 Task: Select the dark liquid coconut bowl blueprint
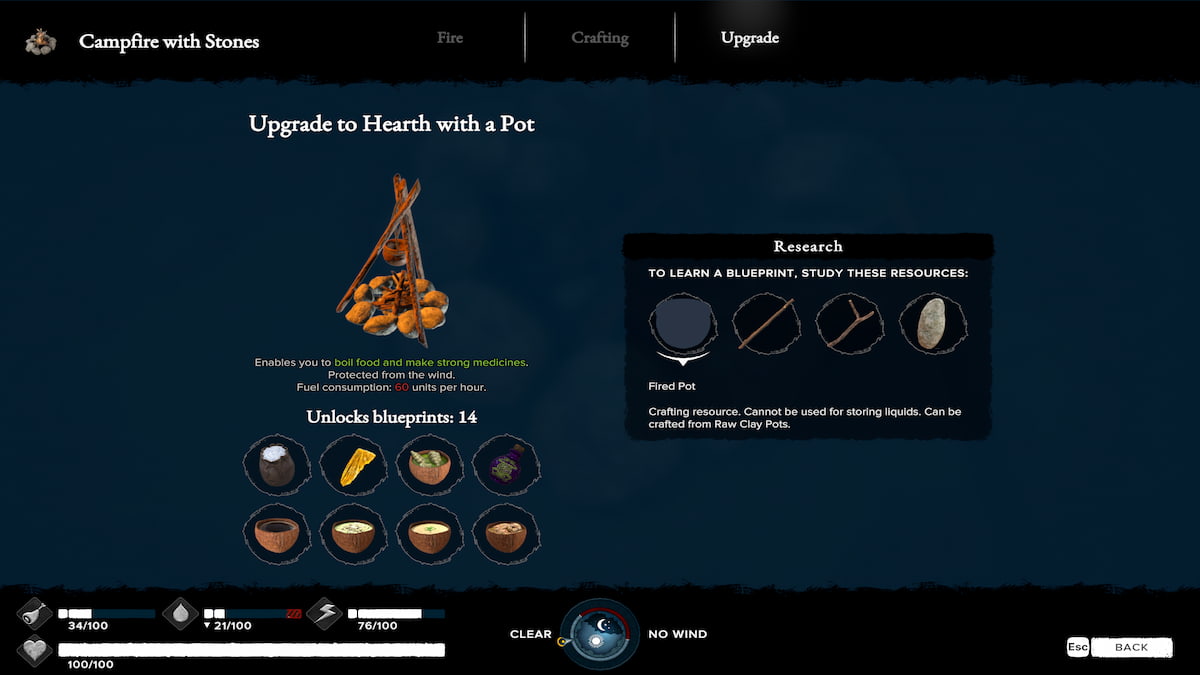coord(277,534)
